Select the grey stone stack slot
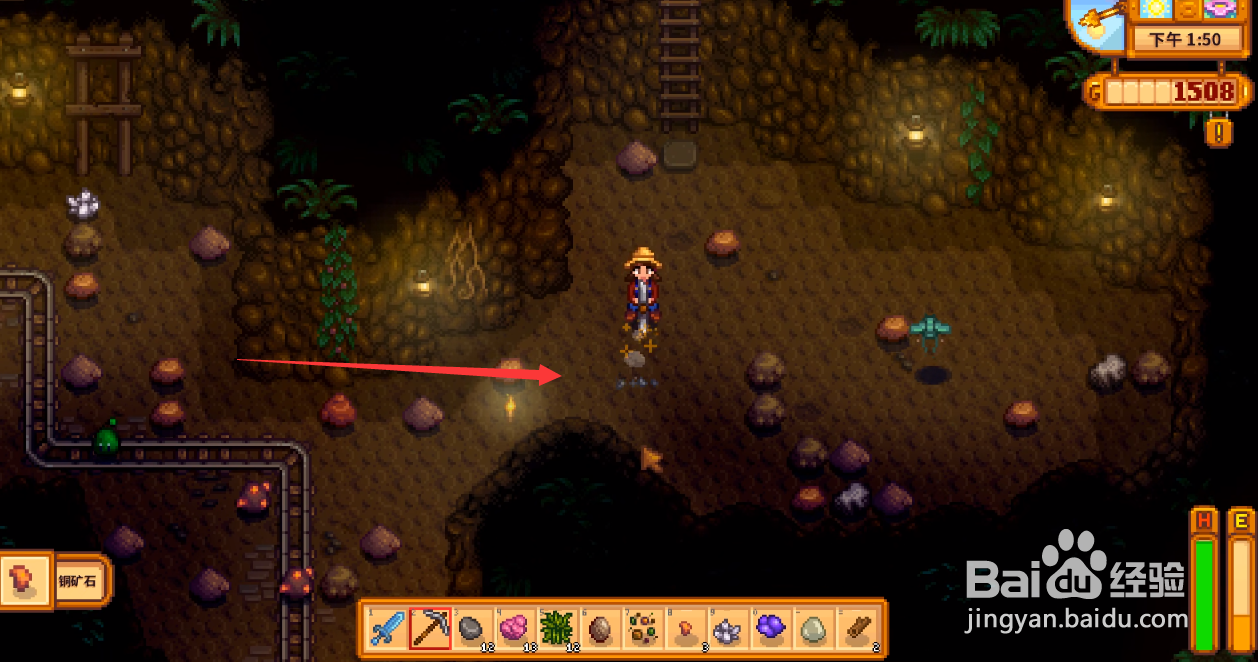Screen dimensions: 1258x662 [x=472, y=629]
